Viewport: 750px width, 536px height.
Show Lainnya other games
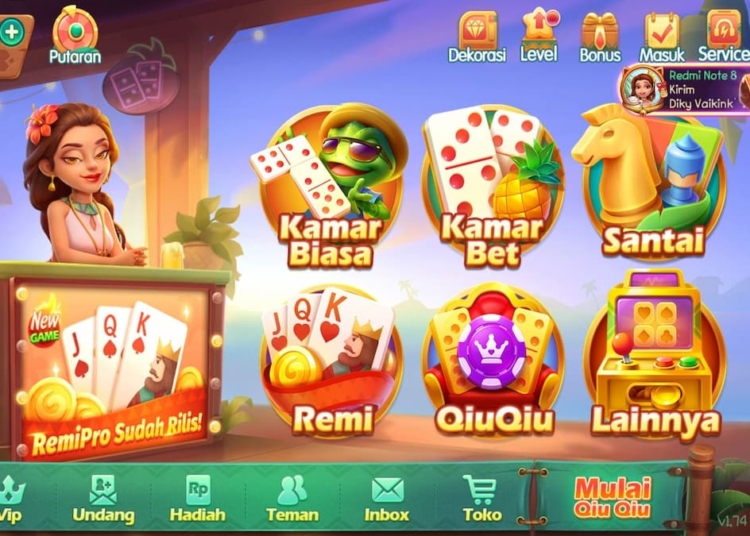(x=654, y=360)
